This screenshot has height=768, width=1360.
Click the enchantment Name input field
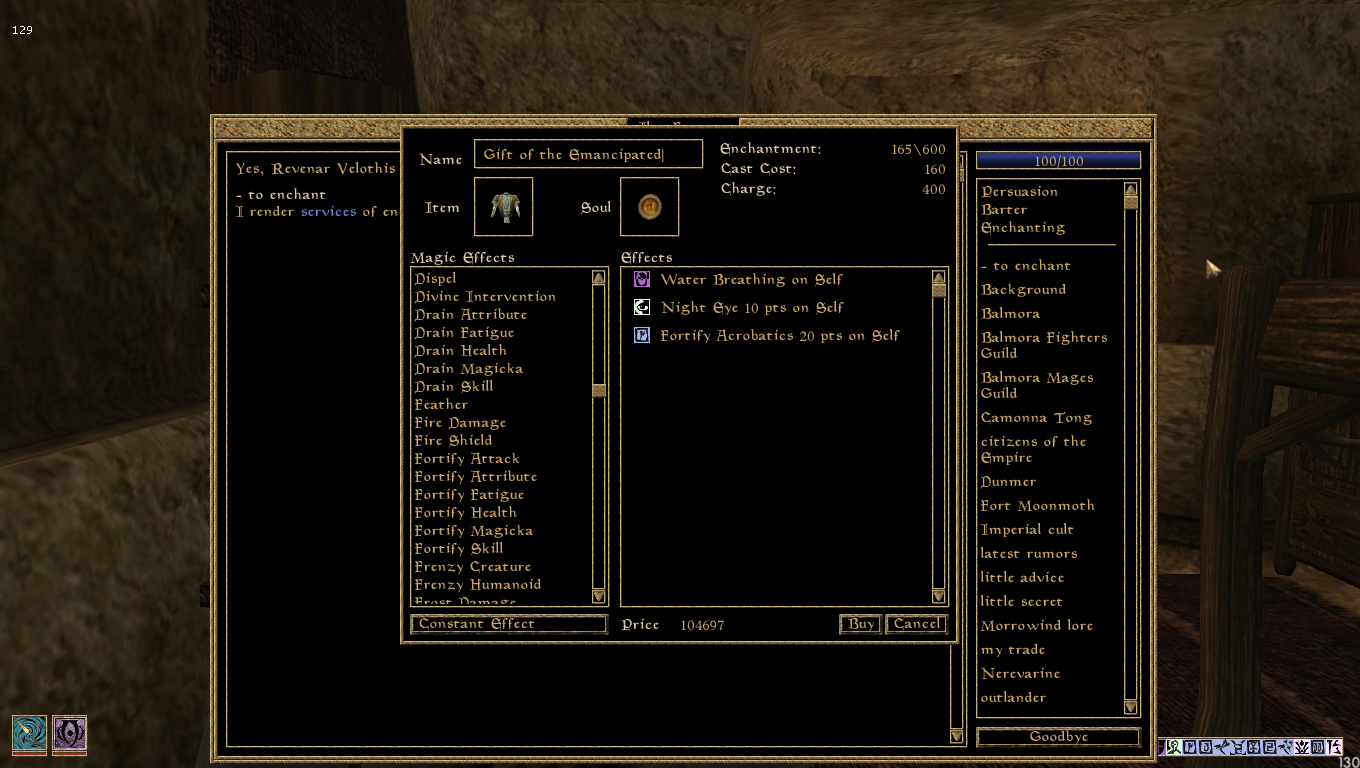[x=588, y=154]
